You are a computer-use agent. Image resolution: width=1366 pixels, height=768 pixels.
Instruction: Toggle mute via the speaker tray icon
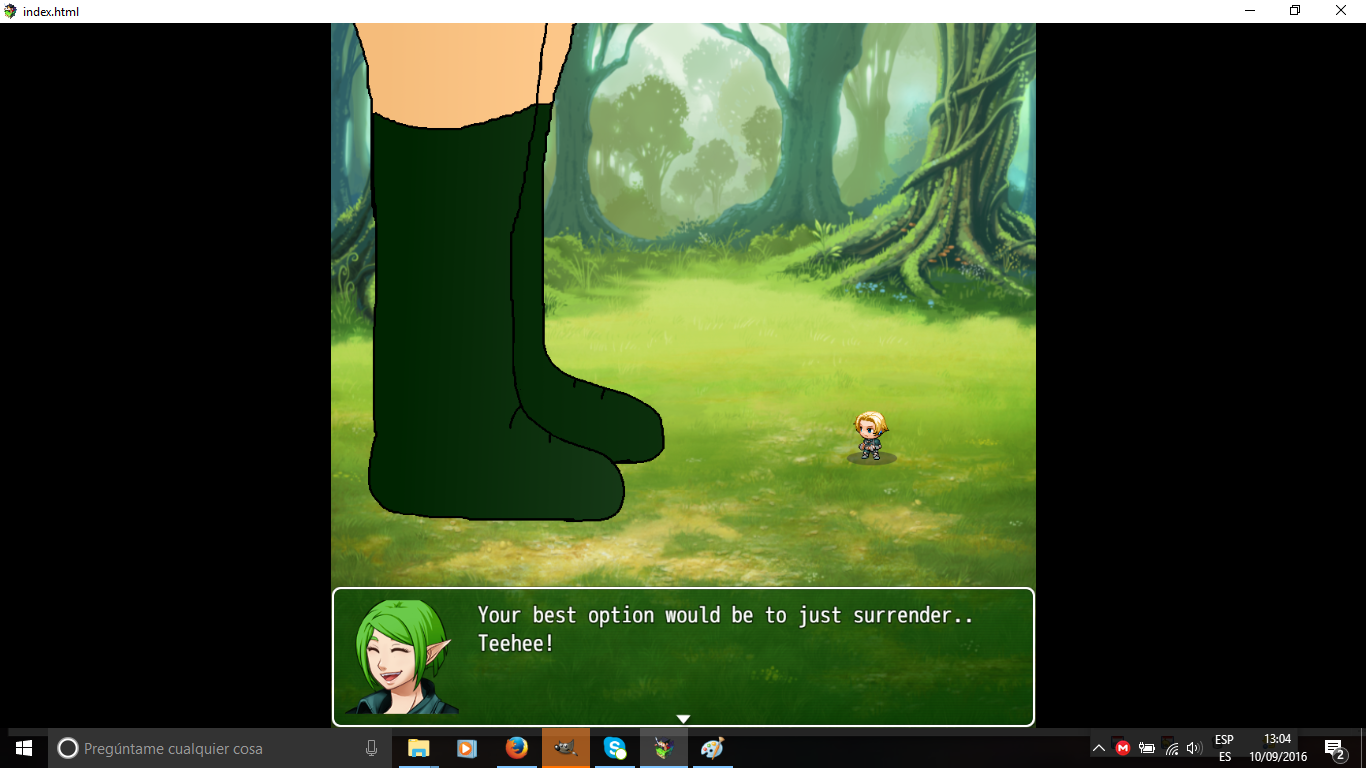pyautogui.click(x=1192, y=747)
